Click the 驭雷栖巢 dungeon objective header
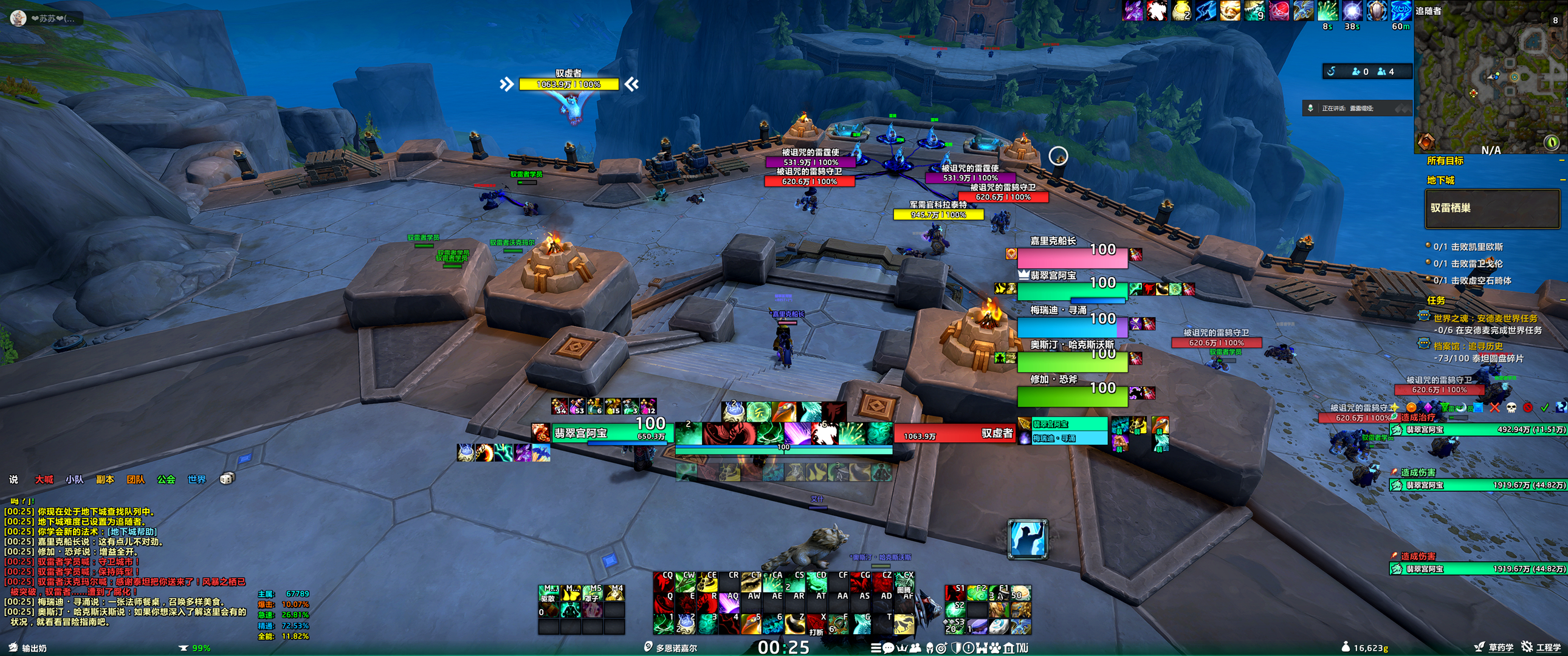Screen dimensions: 1568x656 tap(1491, 209)
